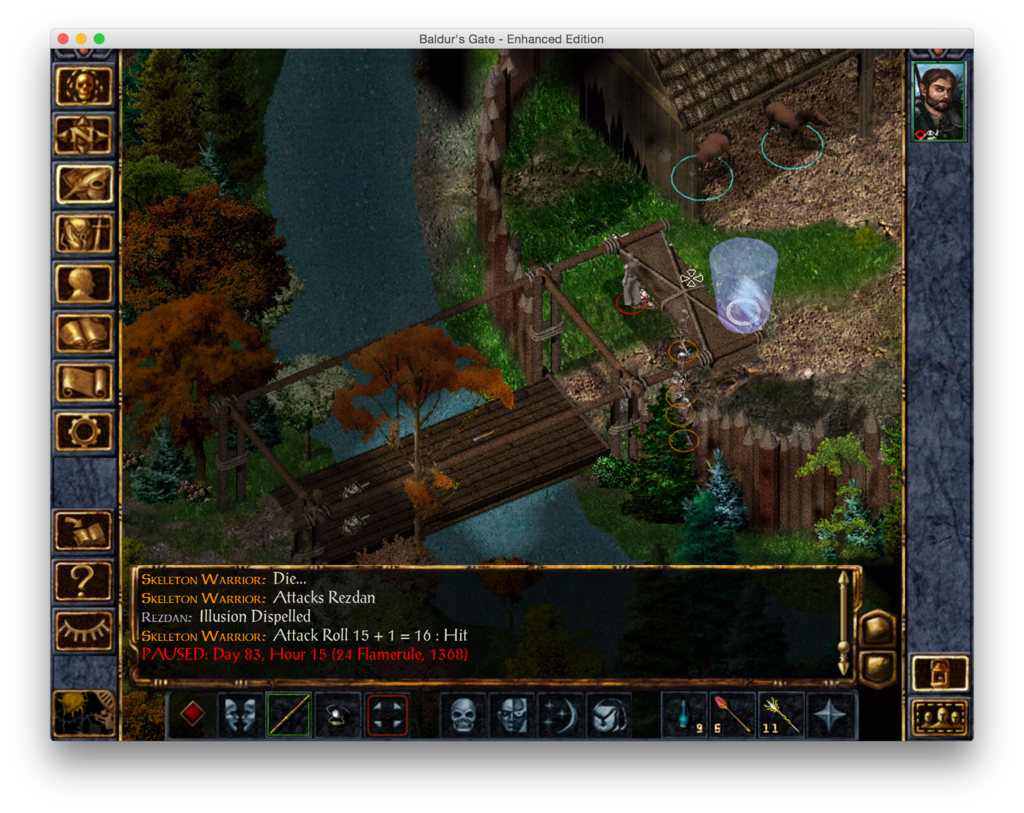Open special abilities with the star button

click(831, 715)
